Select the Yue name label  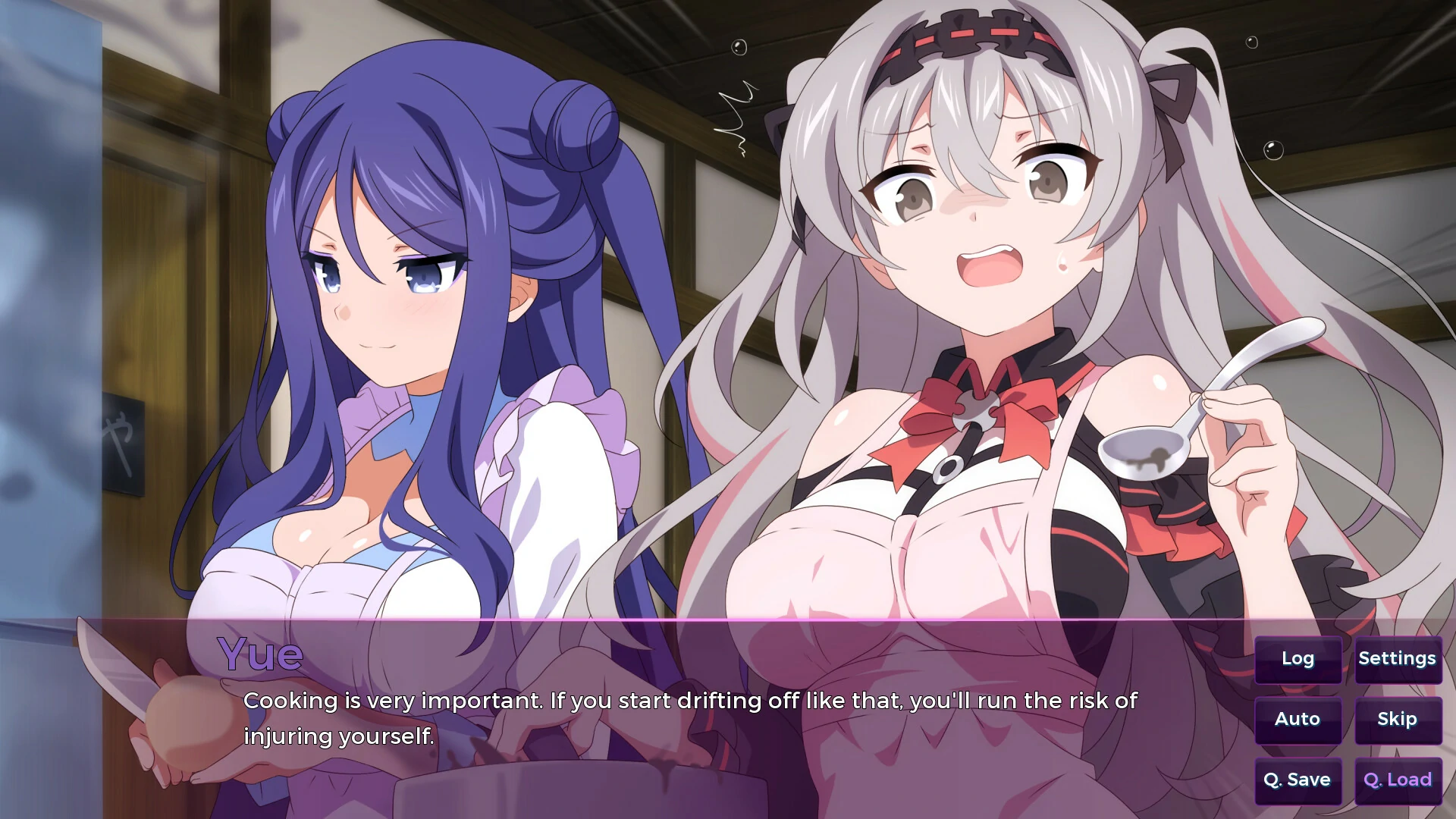(259, 654)
